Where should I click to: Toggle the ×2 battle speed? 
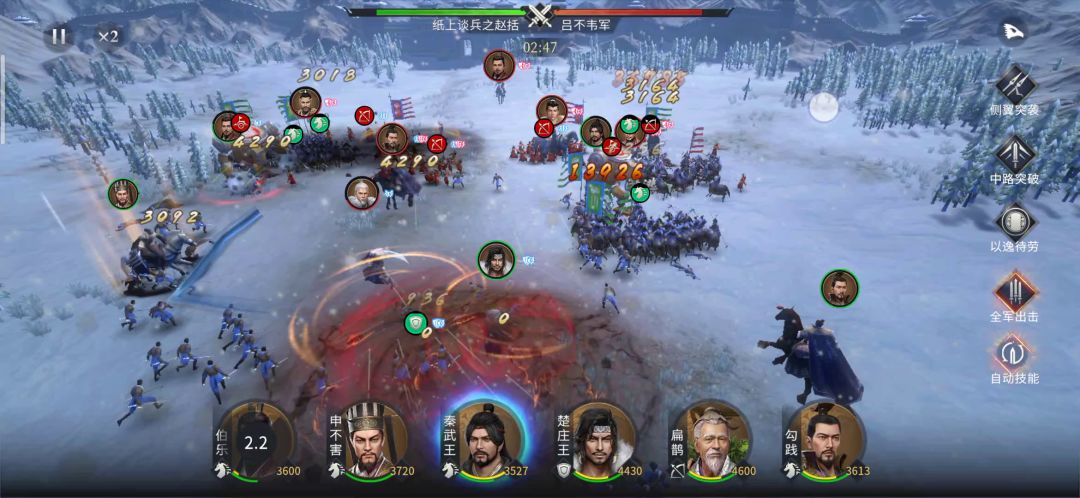pos(108,36)
